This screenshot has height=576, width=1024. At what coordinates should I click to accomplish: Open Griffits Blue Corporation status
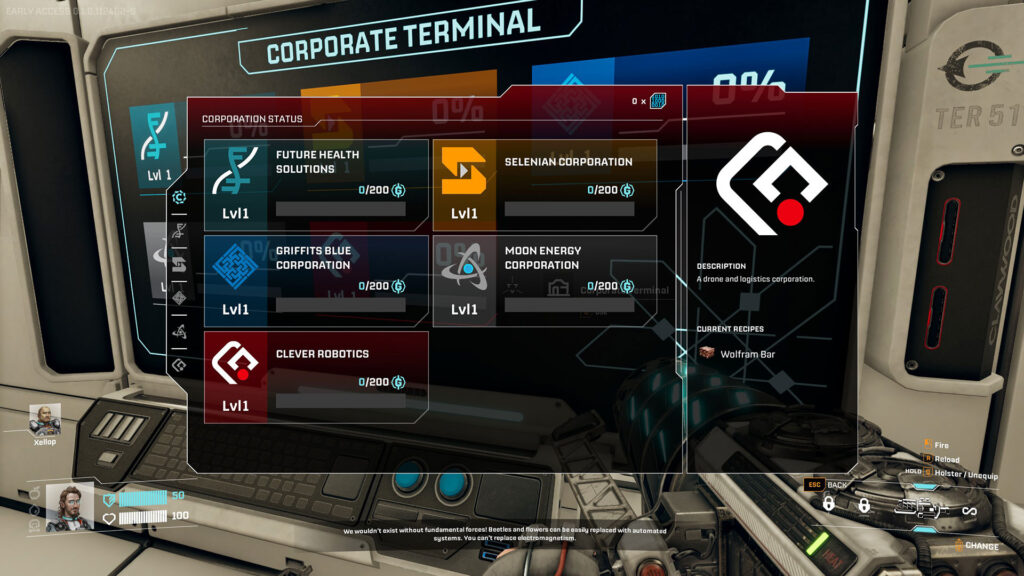point(316,281)
